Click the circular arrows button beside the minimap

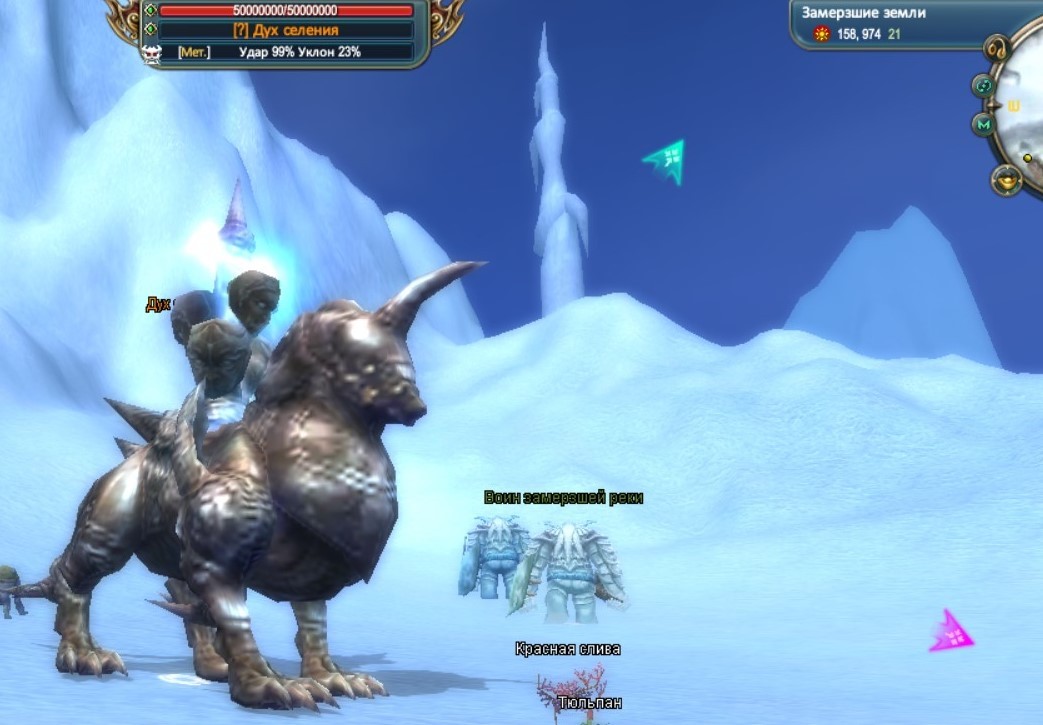(984, 86)
